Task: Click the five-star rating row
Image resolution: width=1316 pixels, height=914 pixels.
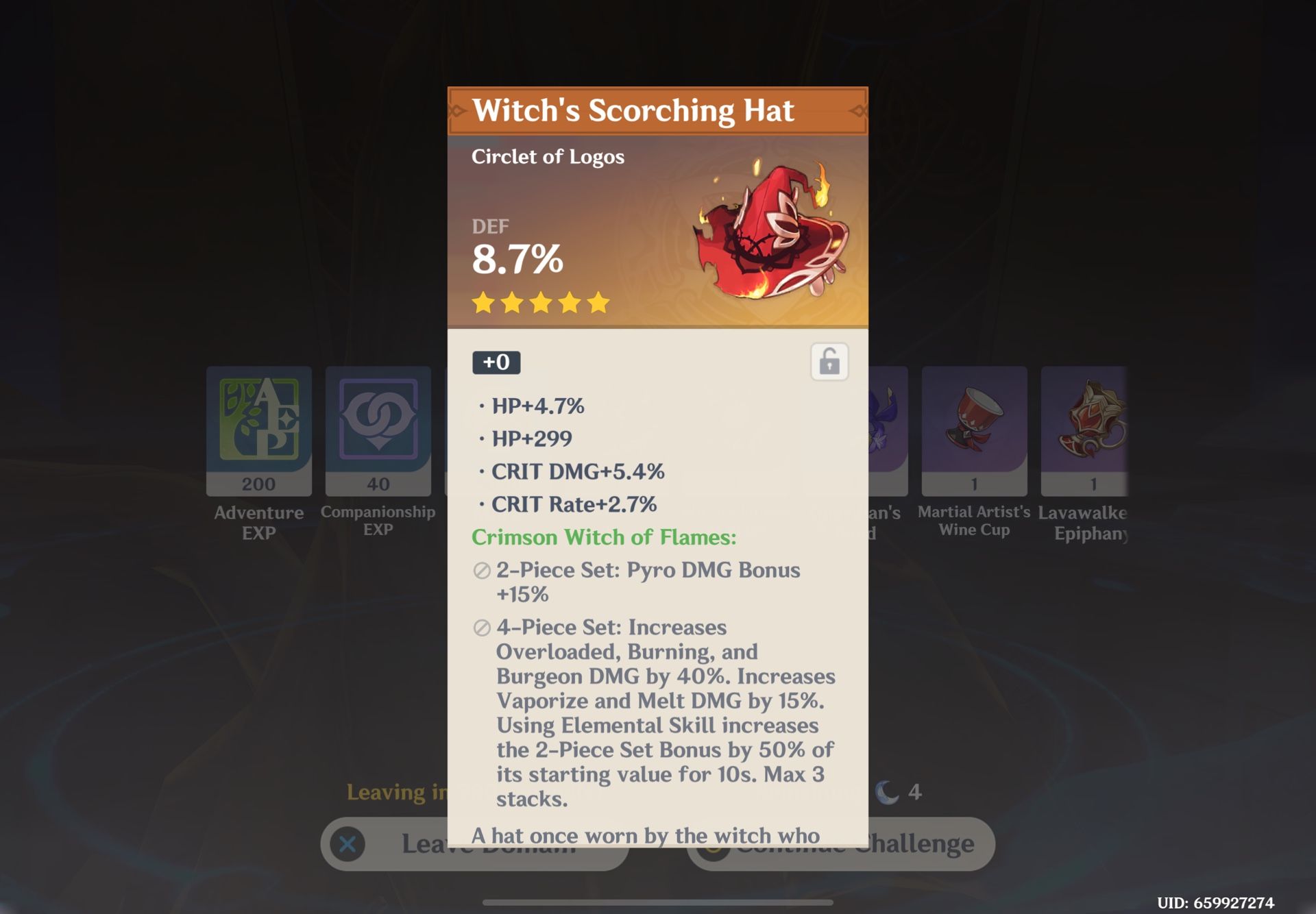Action: pyautogui.click(x=541, y=302)
